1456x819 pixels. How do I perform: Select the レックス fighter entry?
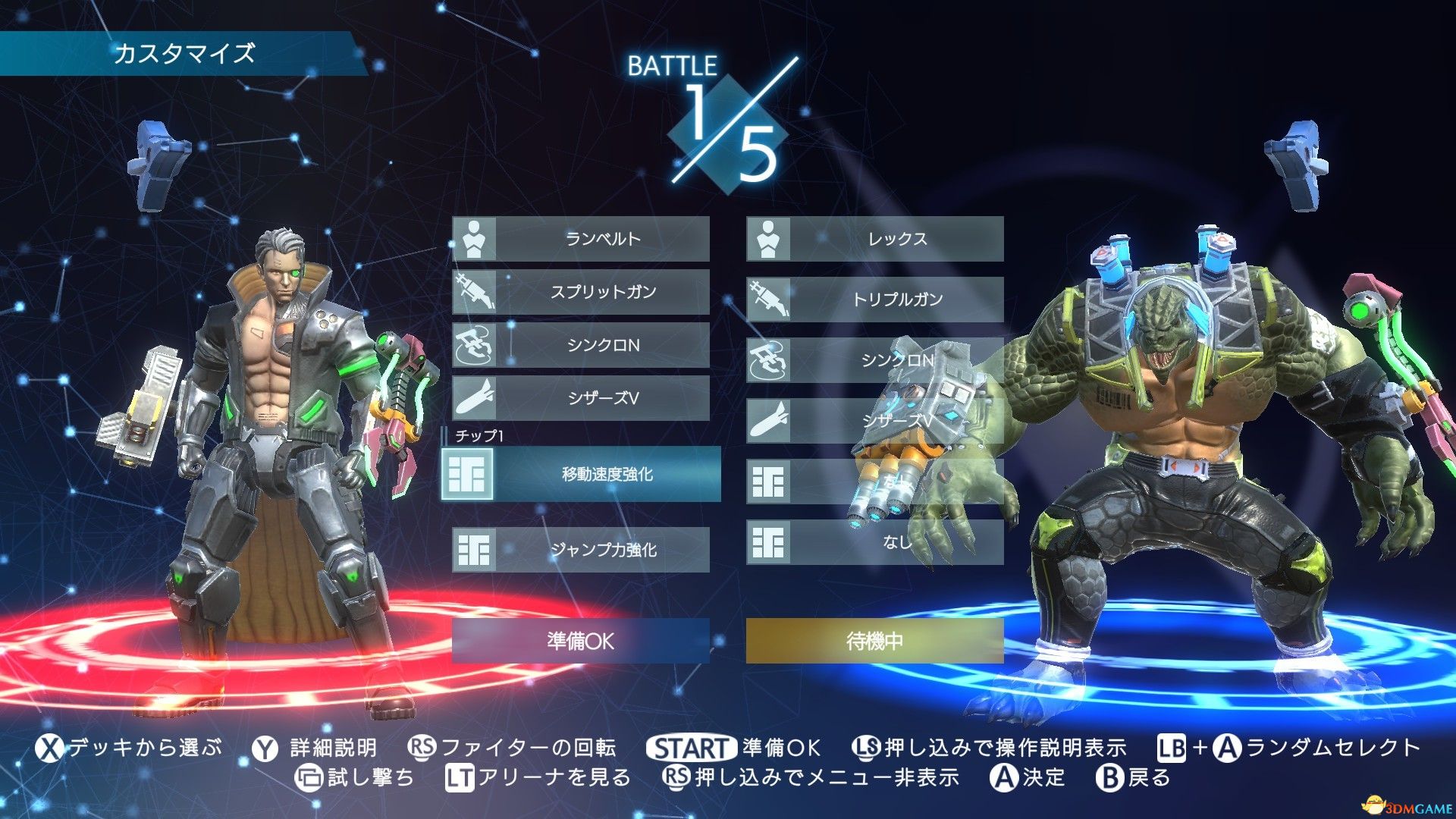(875, 239)
